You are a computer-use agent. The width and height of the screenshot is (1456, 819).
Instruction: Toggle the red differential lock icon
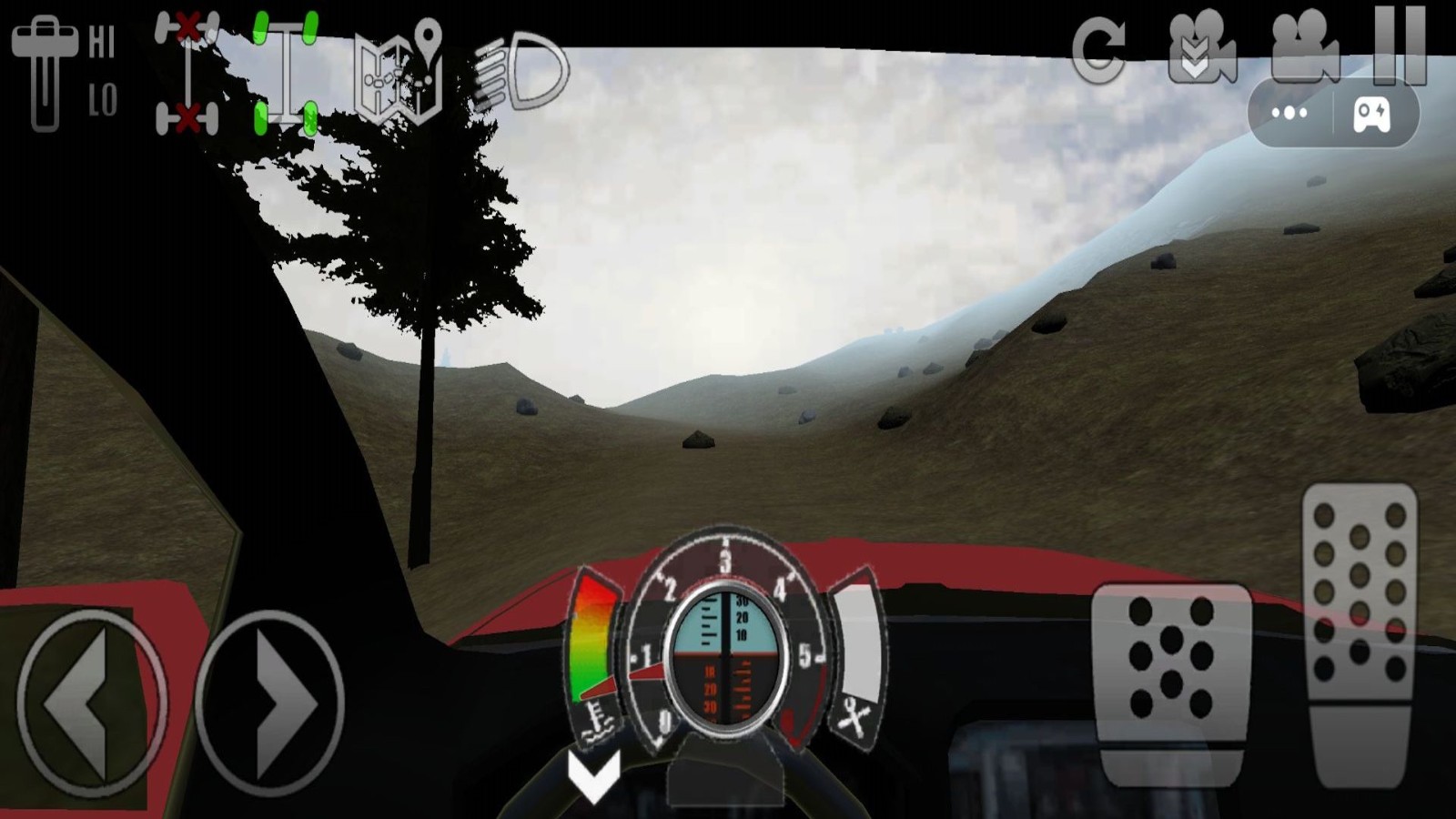coord(187,73)
